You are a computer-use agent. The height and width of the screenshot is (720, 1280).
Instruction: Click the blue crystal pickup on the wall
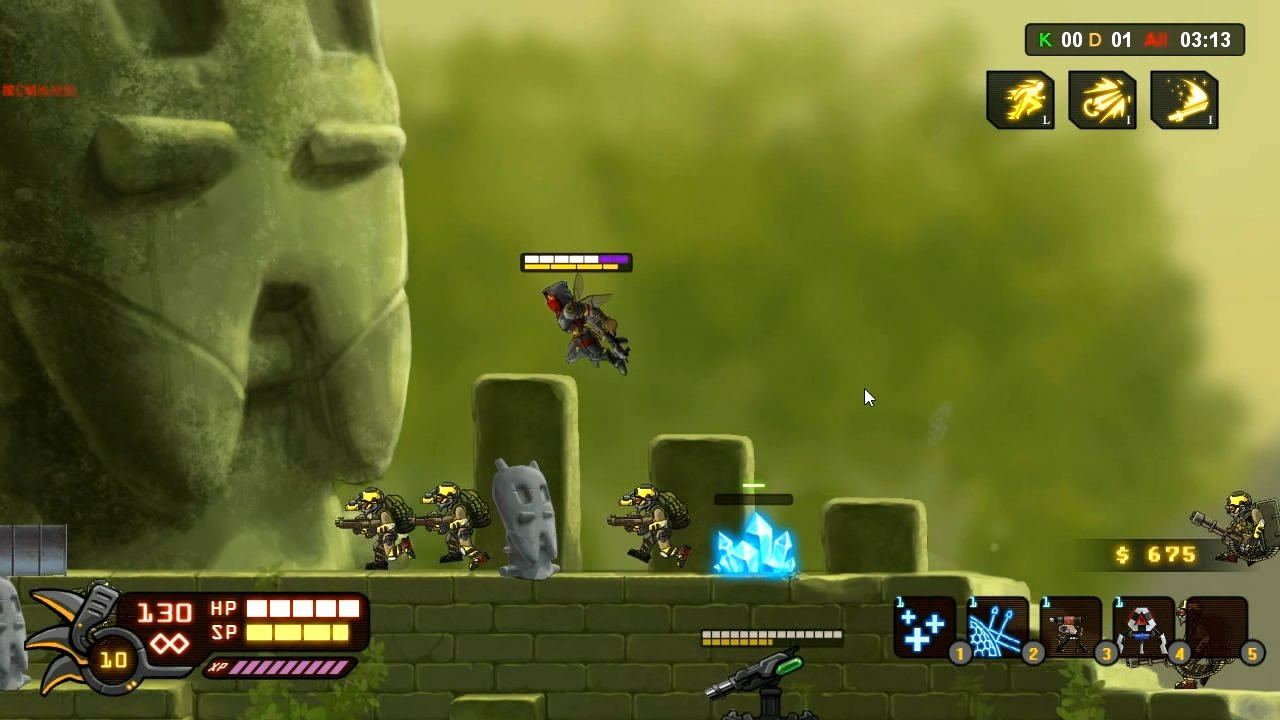coord(752,547)
